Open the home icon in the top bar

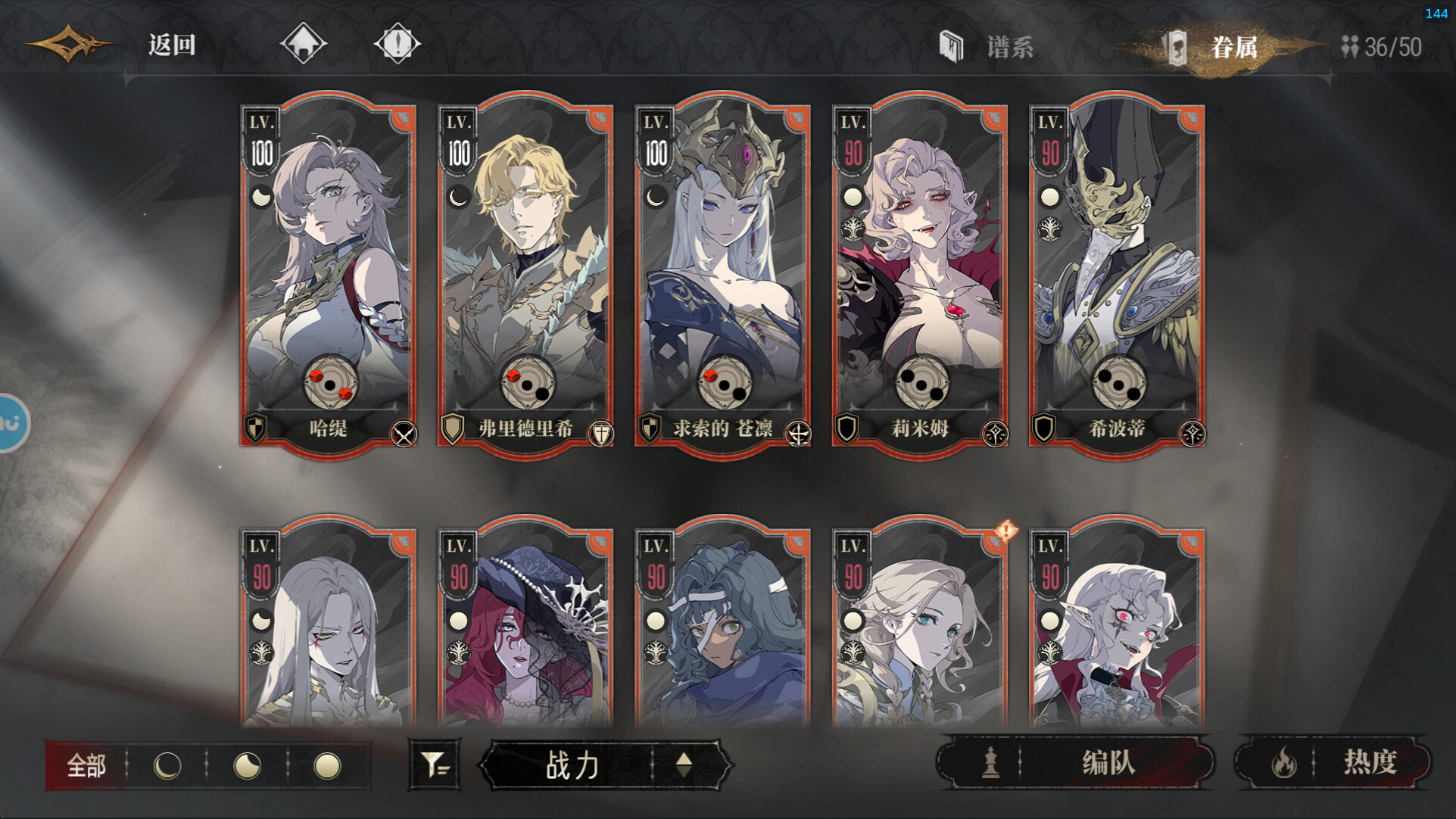303,43
